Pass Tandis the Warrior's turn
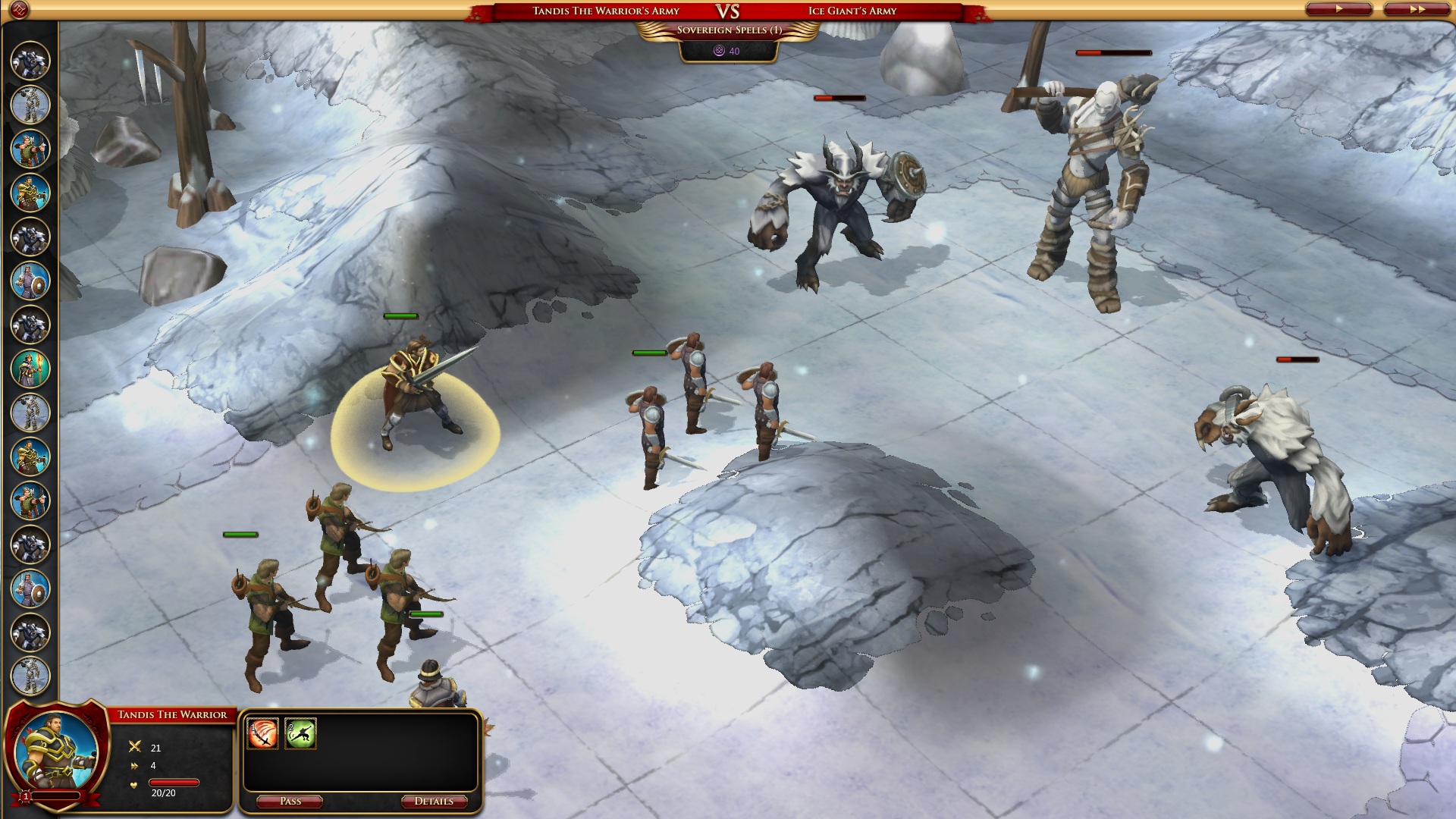 coord(290,802)
